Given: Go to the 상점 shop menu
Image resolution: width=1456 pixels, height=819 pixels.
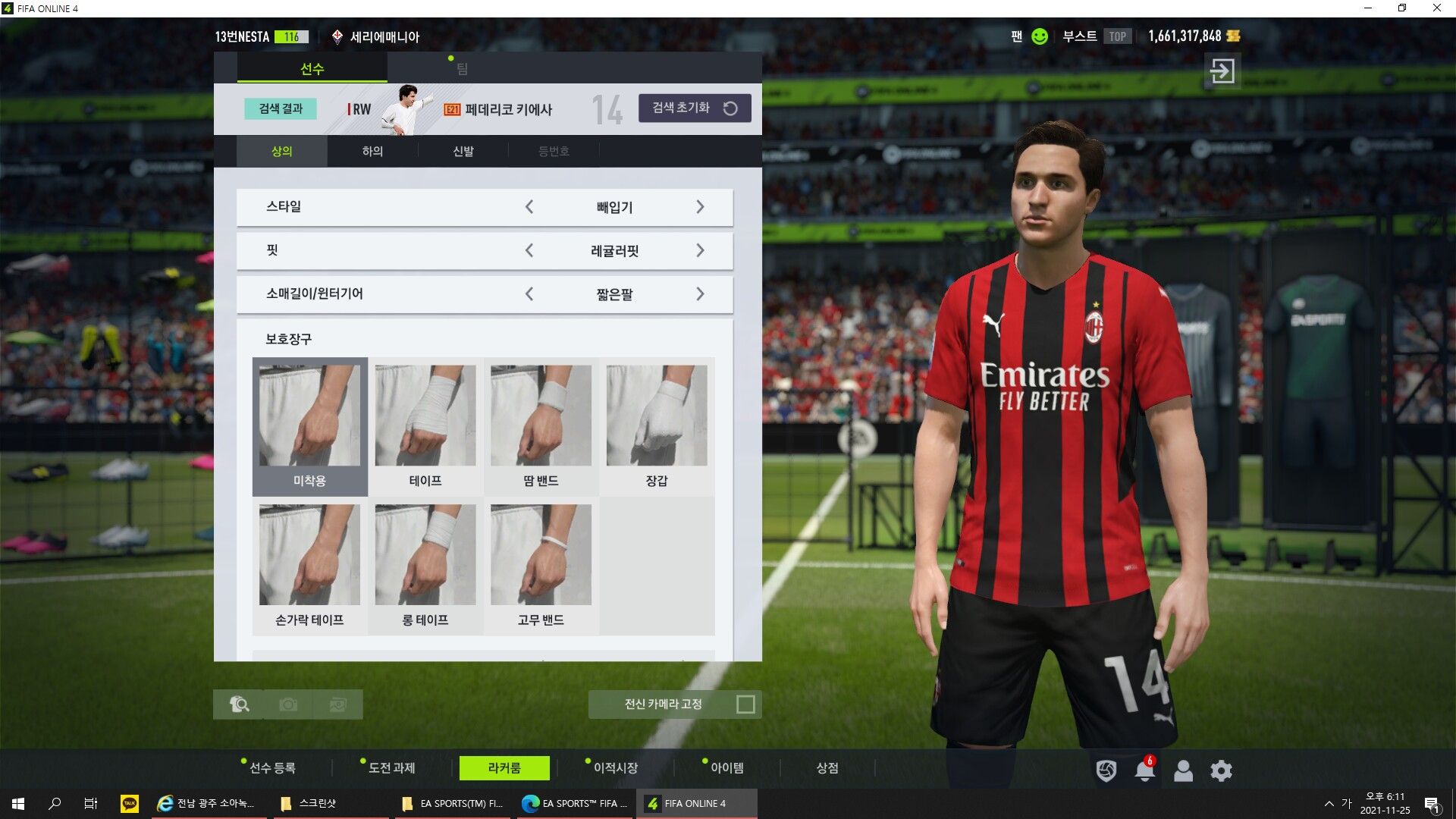Looking at the screenshot, I should (x=827, y=768).
